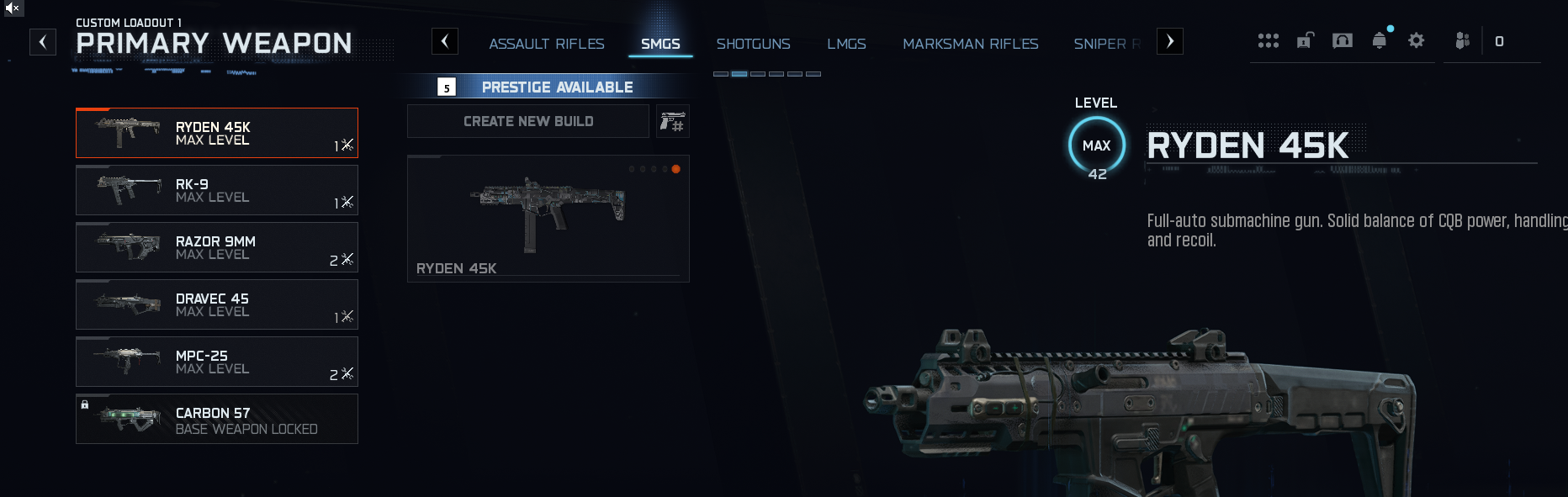Select the locked Carbon 57 weapon
The width and height of the screenshot is (1568, 497).
point(217,419)
